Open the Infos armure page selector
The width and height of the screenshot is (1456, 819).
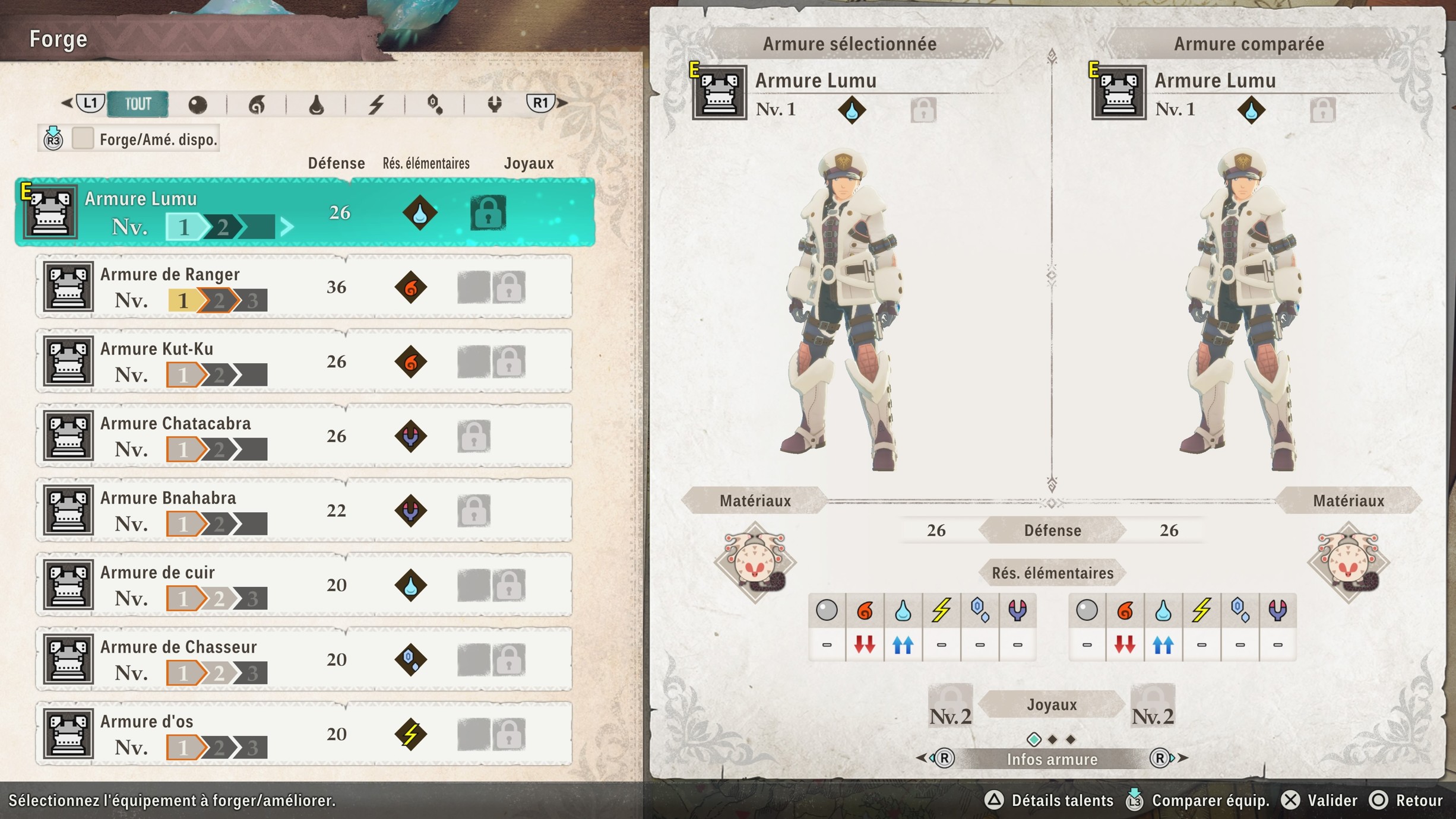pos(1052,759)
